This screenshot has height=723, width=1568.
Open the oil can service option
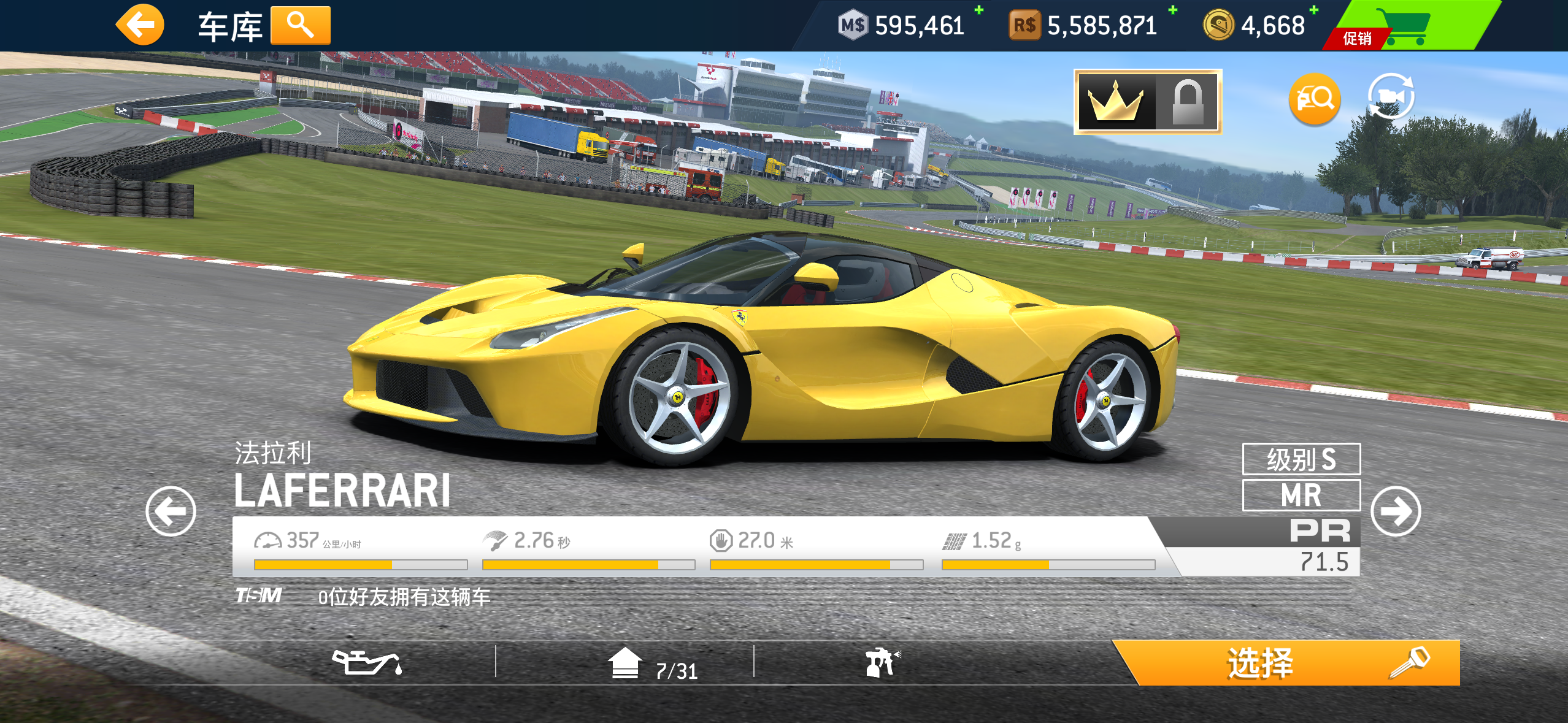click(x=367, y=663)
